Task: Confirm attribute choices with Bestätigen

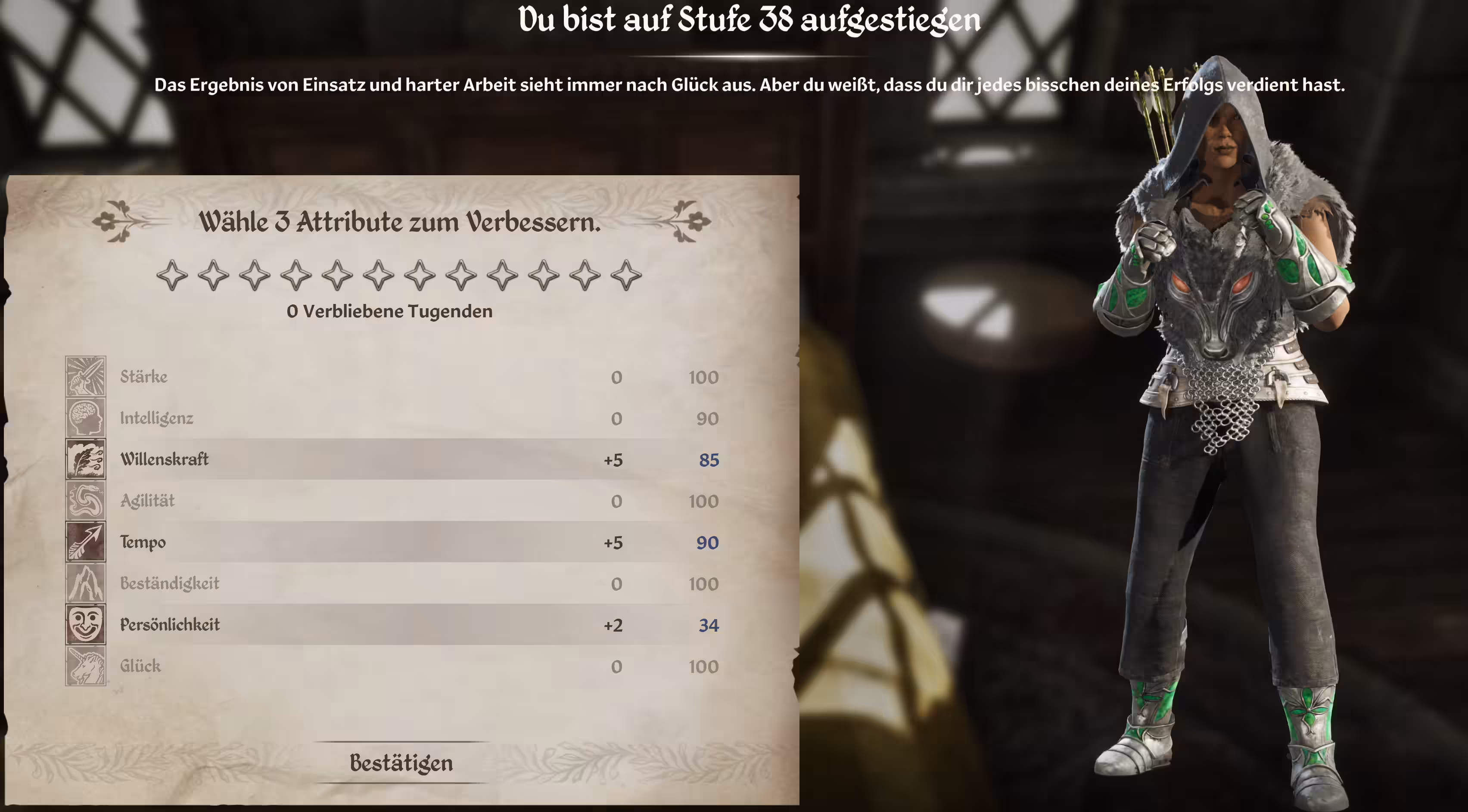Action: [x=401, y=763]
